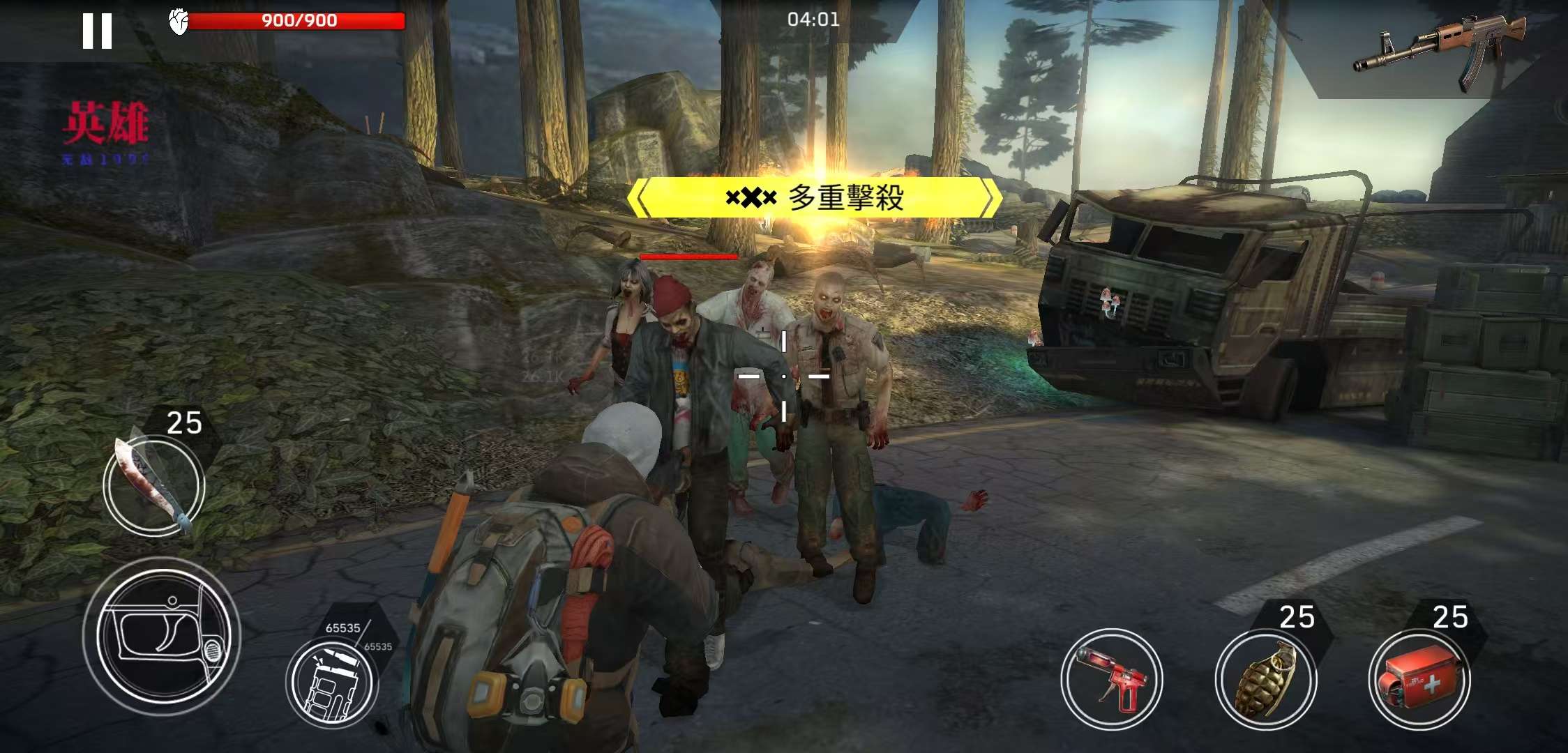Tap the trigger fire button
This screenshot has width=1568, height=753.
(x=162, y=636)
